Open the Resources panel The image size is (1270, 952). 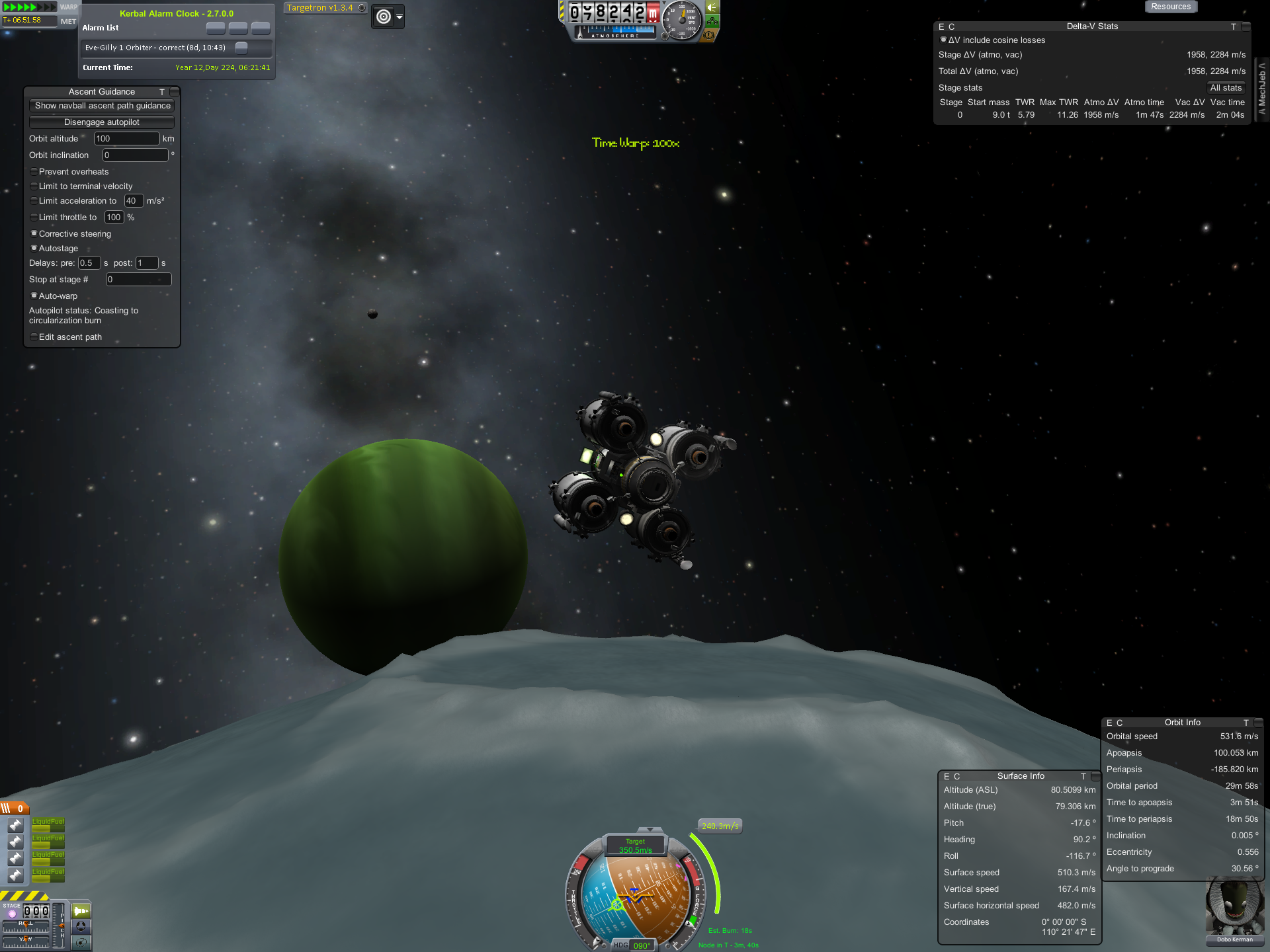click(x=1171, y=7)
